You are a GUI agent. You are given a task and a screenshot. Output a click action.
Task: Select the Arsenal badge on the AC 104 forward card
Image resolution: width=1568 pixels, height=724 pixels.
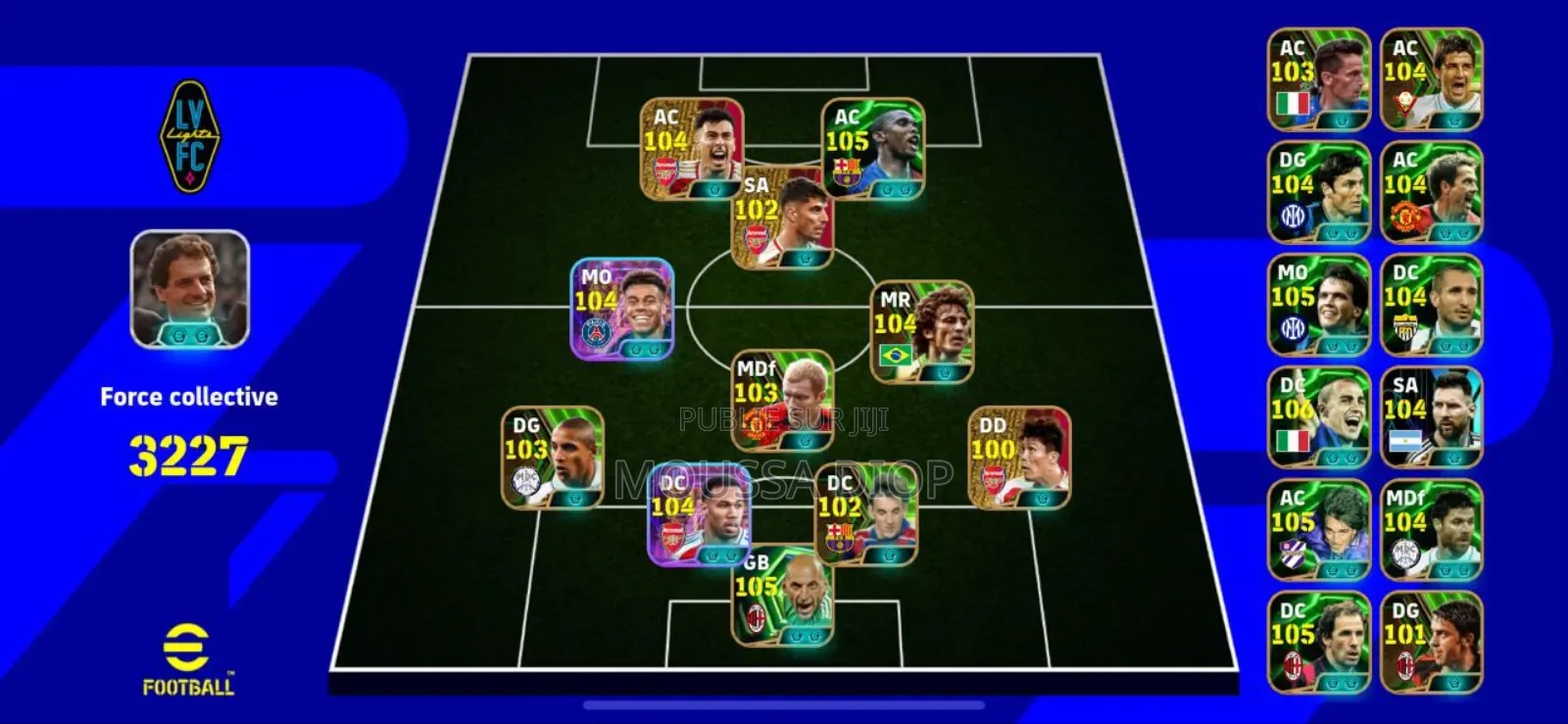tap(666, 169)
